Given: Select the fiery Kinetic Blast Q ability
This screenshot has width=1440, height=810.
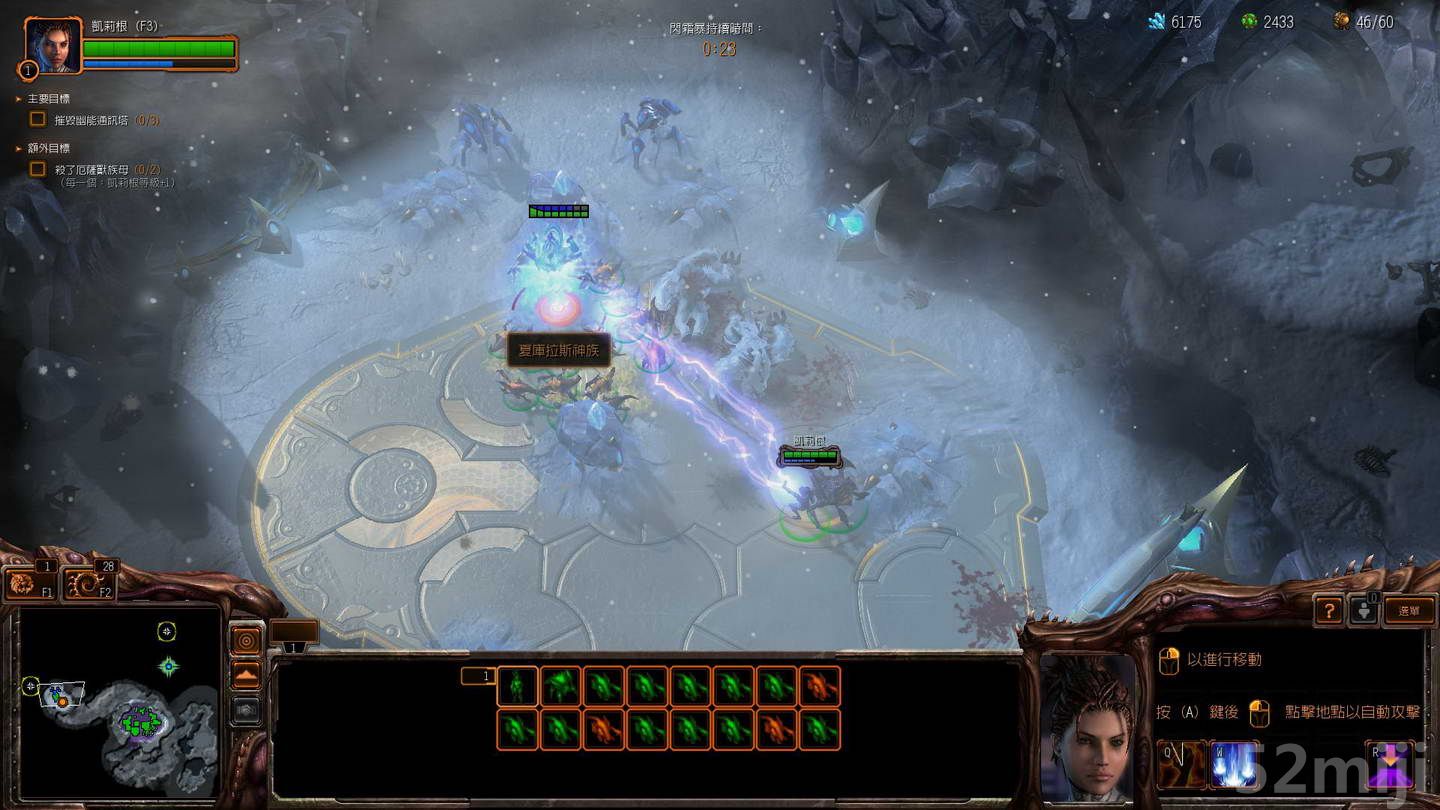Looking at the screenshot, I should tap(1181, 763).
